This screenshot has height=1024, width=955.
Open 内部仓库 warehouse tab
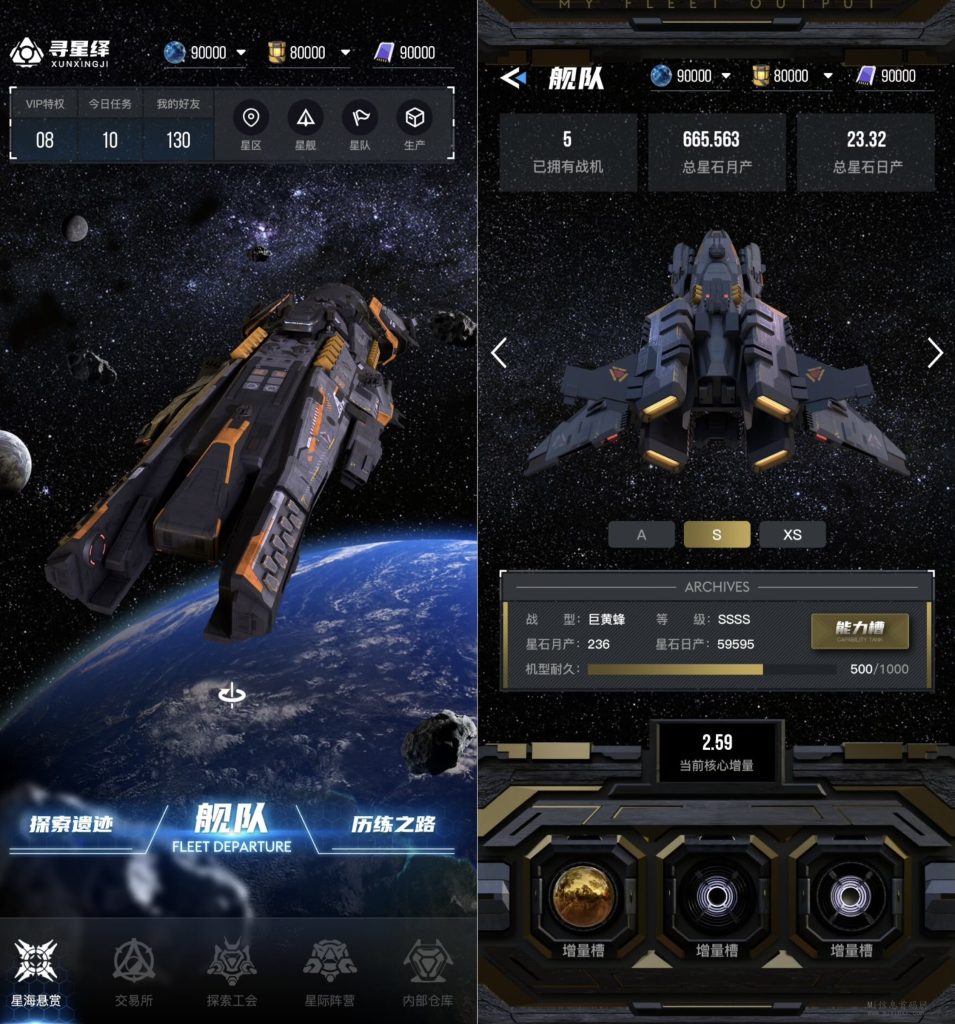point(427,971)
